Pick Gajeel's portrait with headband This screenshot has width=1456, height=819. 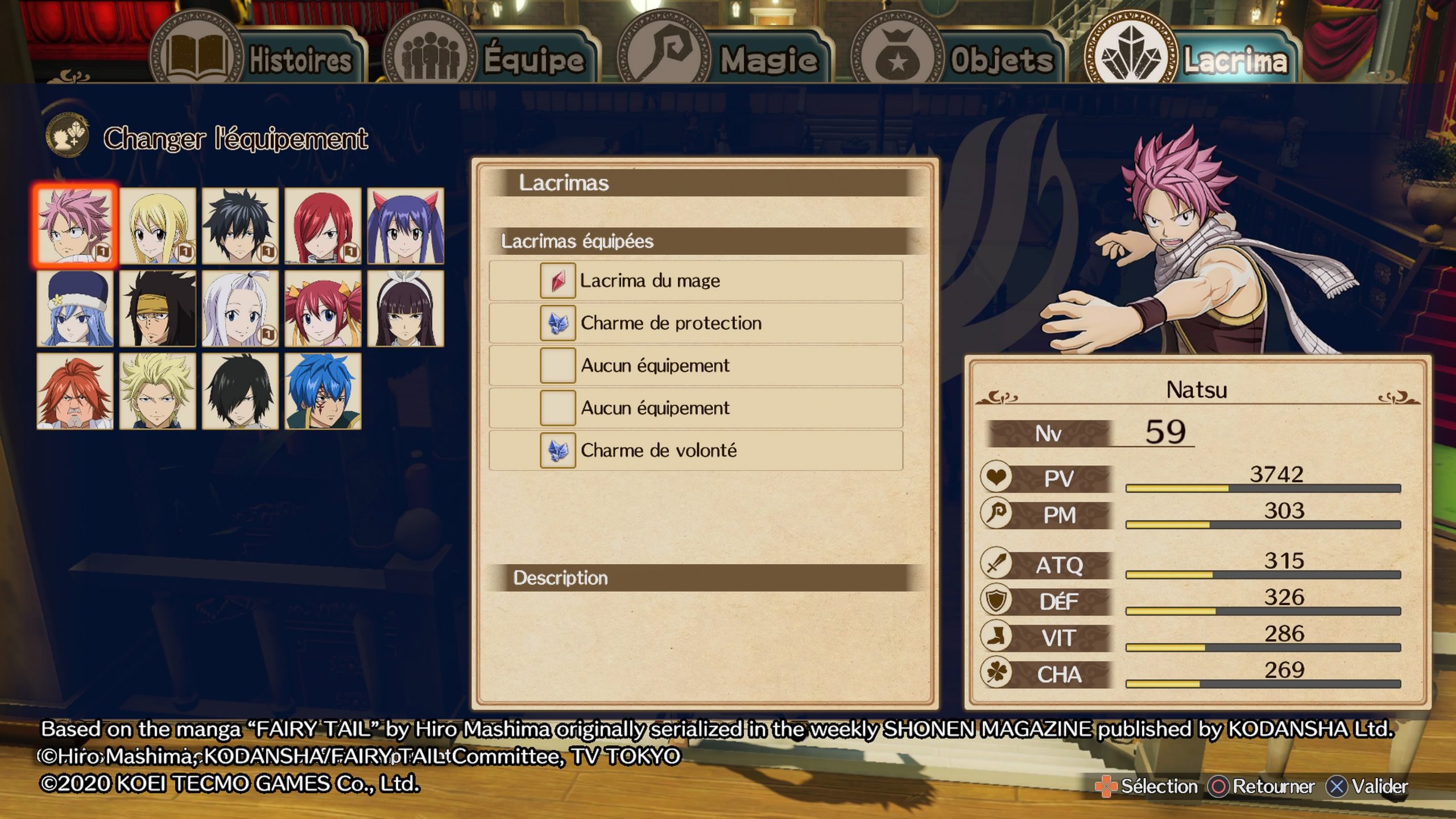point(158,308)
